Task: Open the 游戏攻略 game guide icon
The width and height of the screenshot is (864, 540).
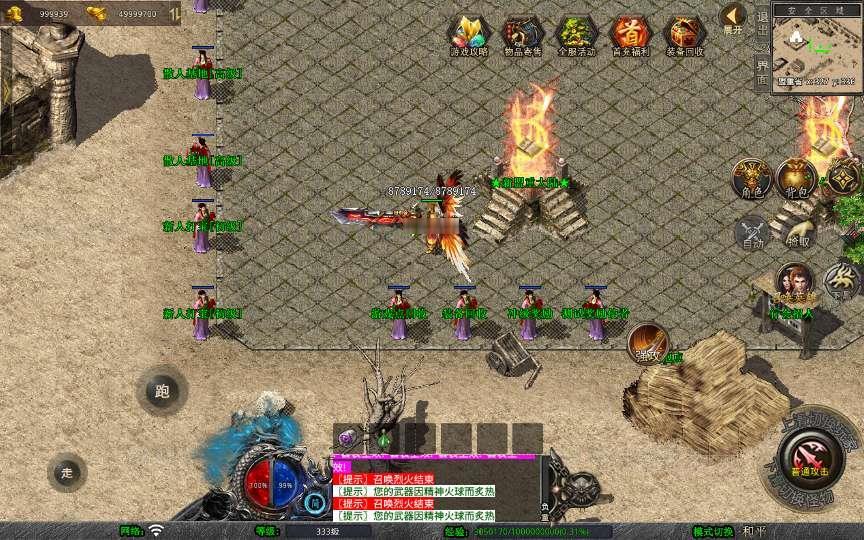Action: 469,36
